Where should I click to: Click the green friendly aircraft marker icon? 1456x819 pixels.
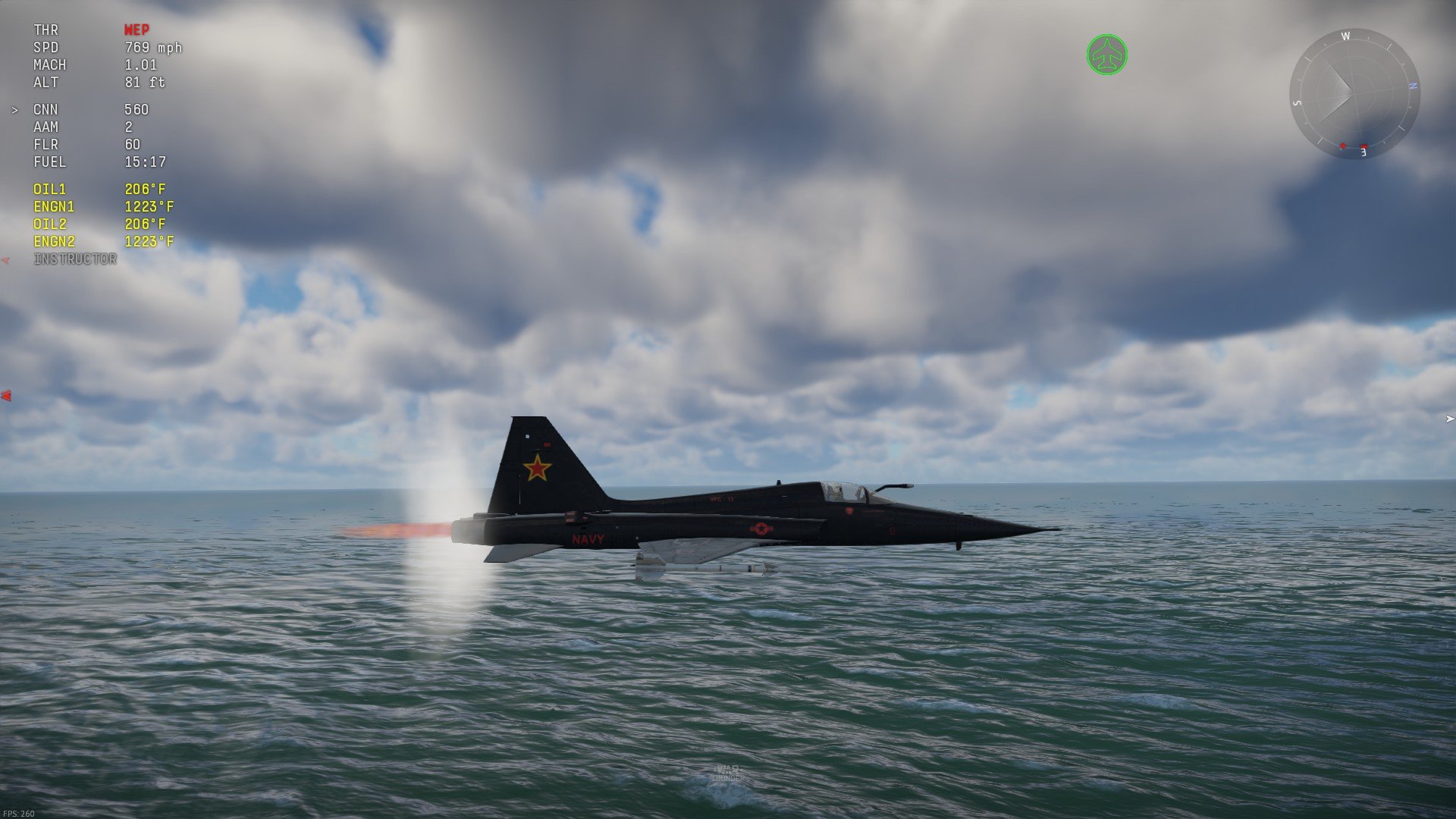(1107, 52)
